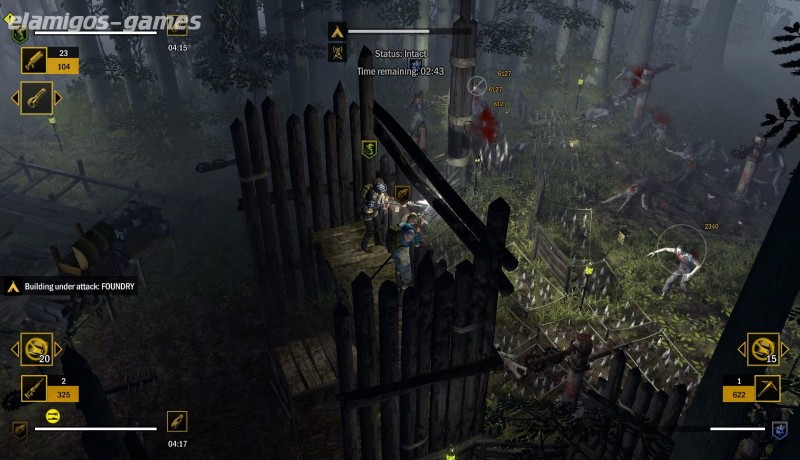The height and width of the screenshot is (460, 800).
Task: Click the green dragon badge by the player
Action: [369, 149]
